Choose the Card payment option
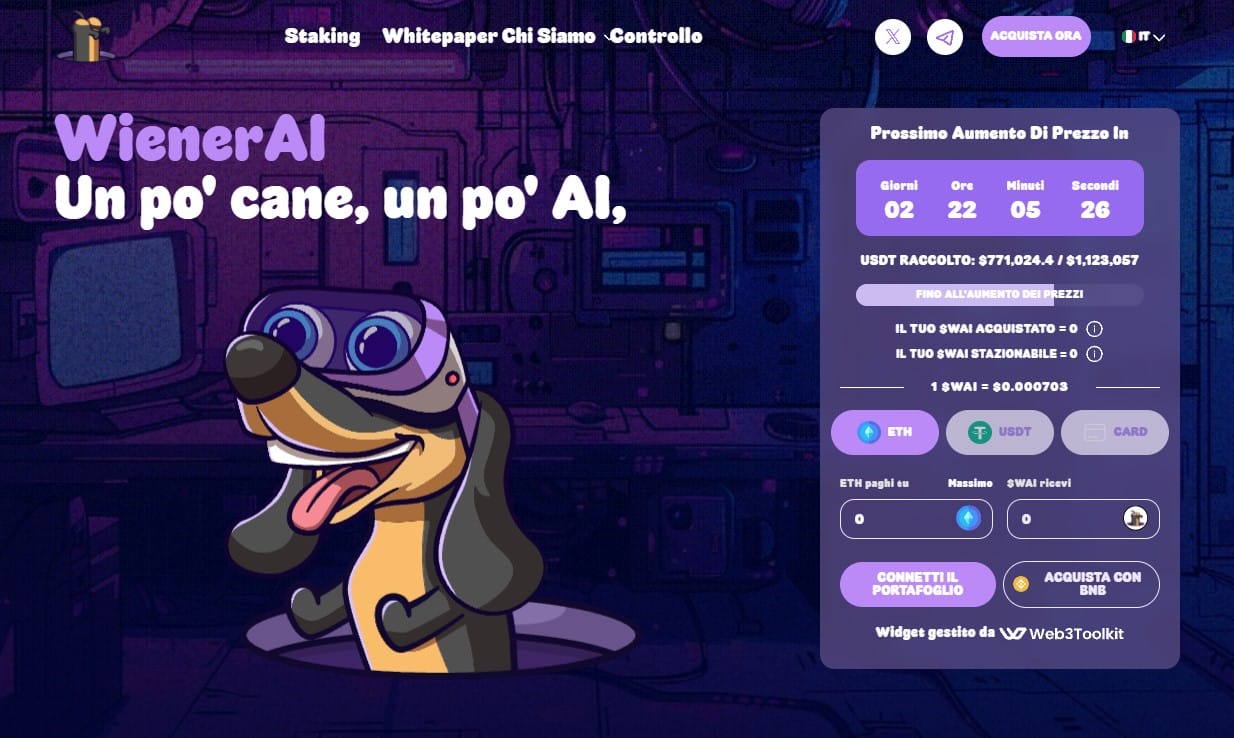Screen dimensions: 1234x738 pos(1115,432)
